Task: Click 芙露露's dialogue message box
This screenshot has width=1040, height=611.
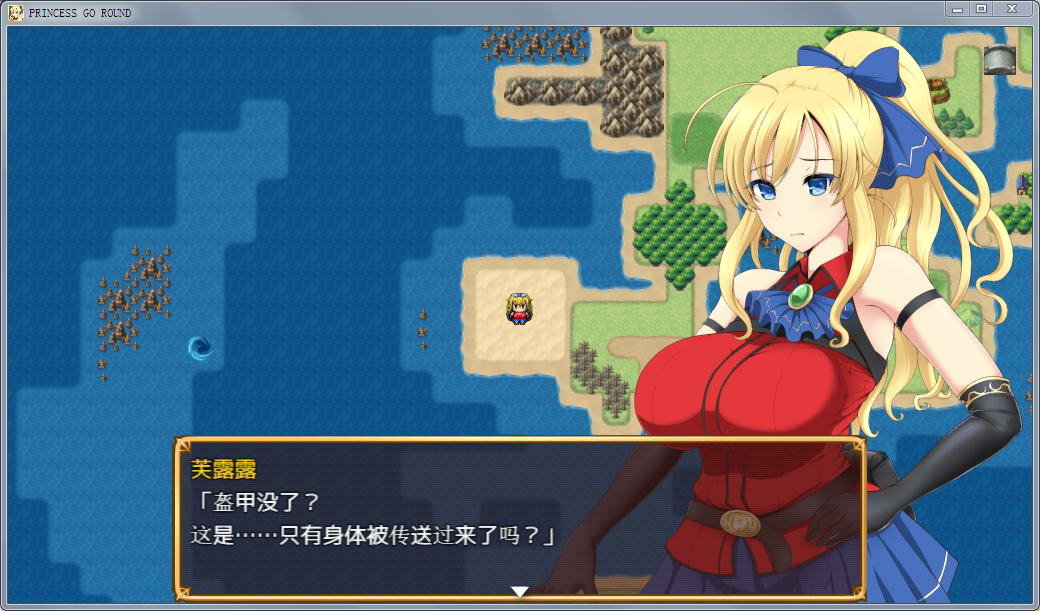Action: [x=518, y=516]
